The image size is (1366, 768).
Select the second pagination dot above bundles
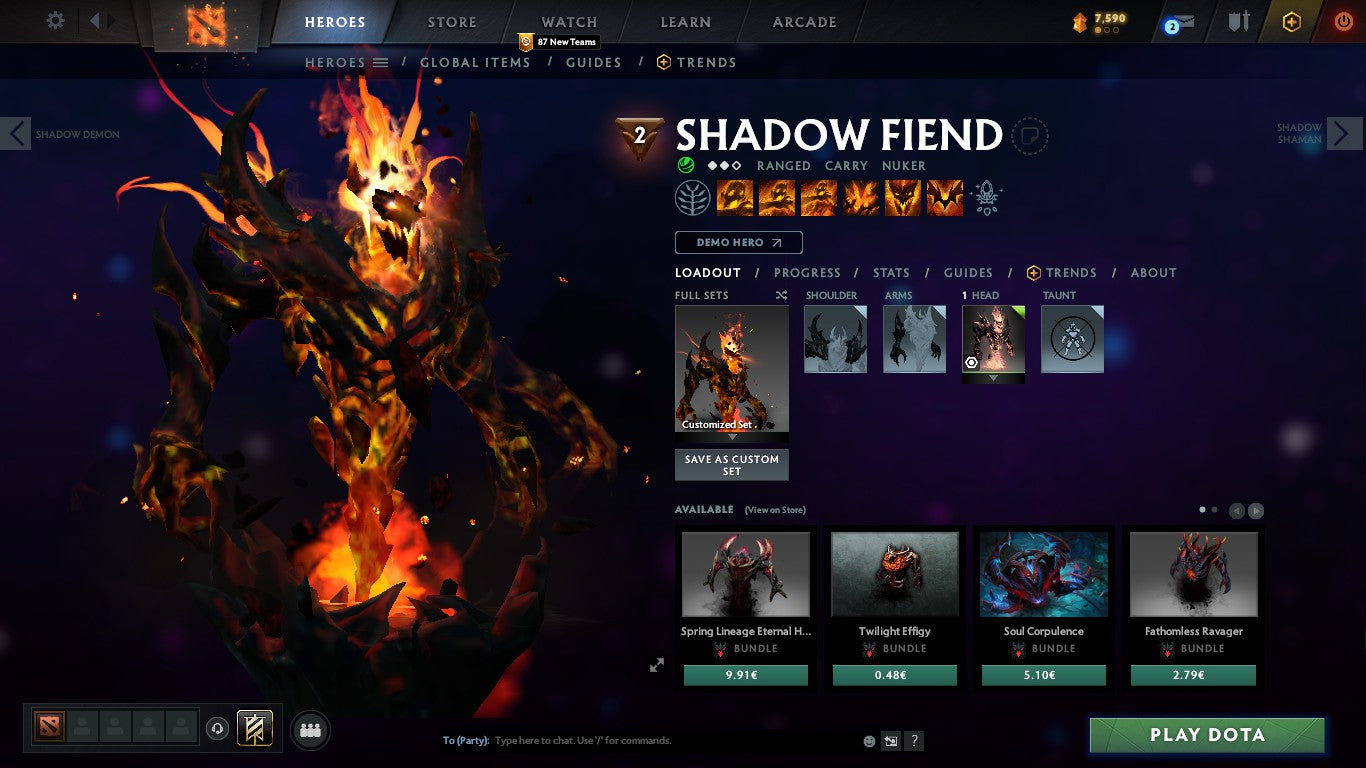(1215, 509)
